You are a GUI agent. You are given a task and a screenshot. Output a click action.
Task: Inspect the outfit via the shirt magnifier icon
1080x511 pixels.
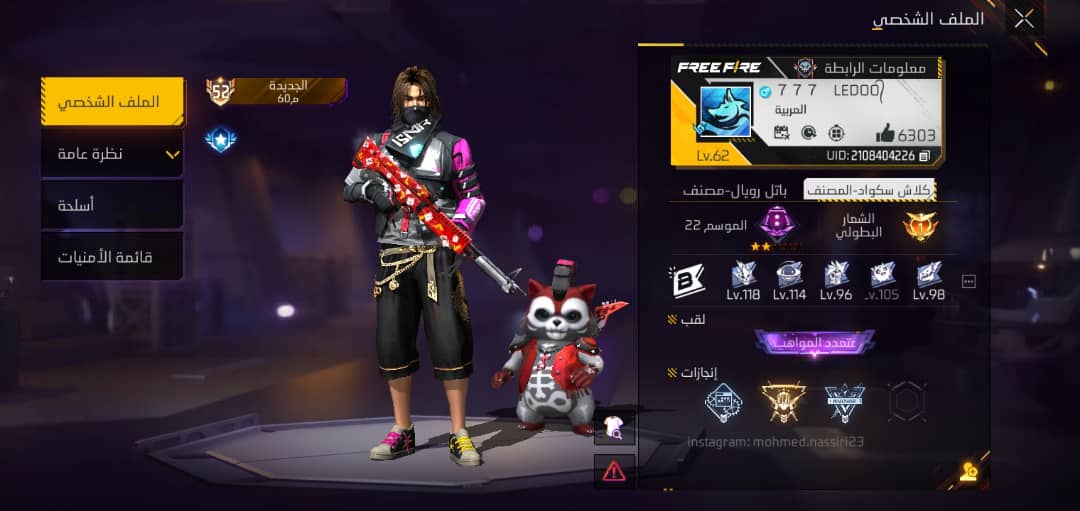pyautogui.click(x=614, y=429)
